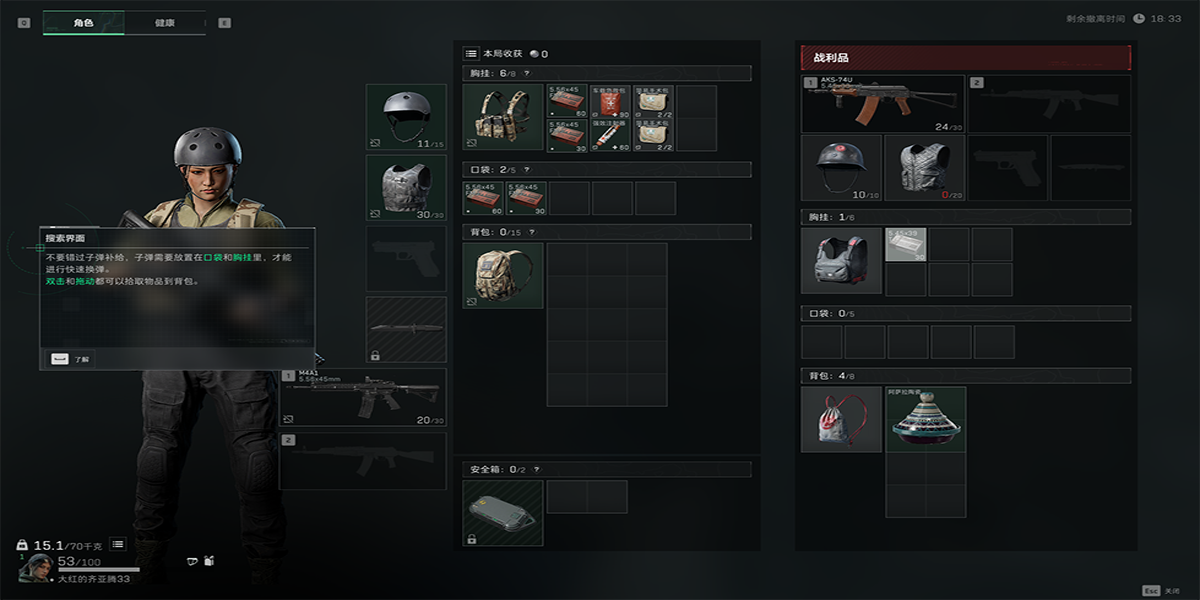Screen dimensions: 1200x600
Task: Loot the AKS-74U rifle
Action: [x=883, y=104]
